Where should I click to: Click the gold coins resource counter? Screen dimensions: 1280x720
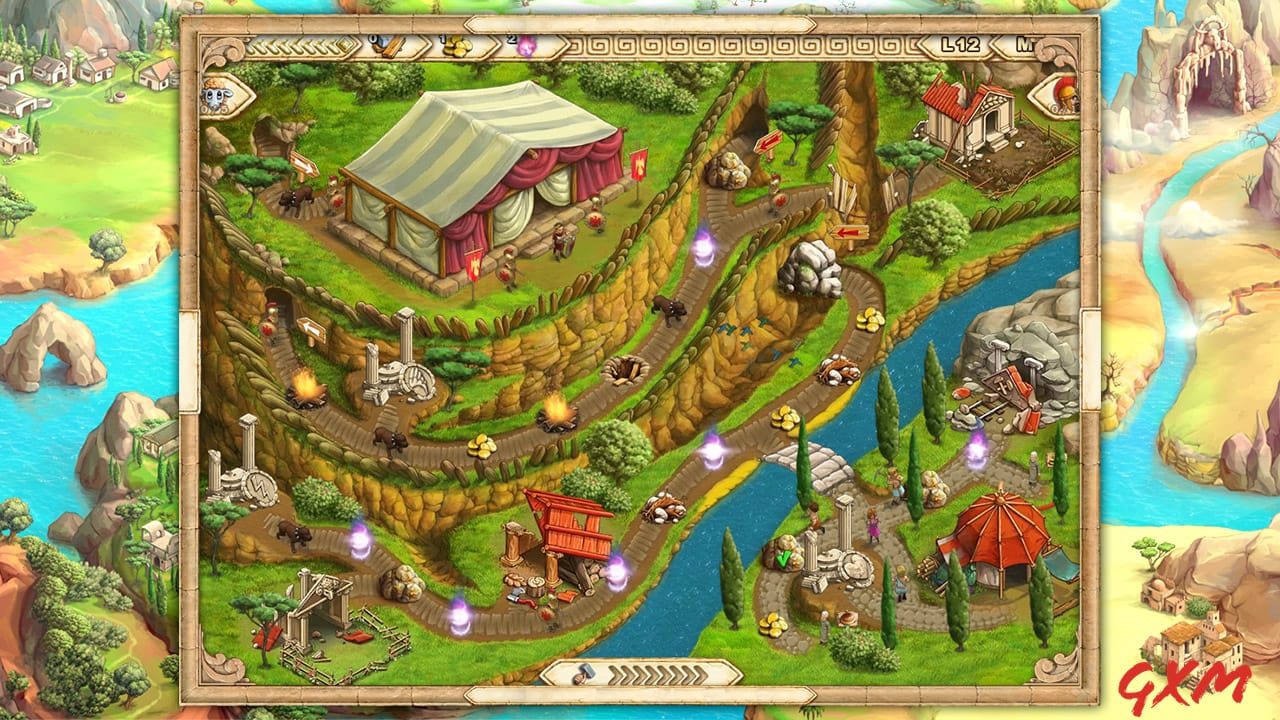tap(456, 46)
